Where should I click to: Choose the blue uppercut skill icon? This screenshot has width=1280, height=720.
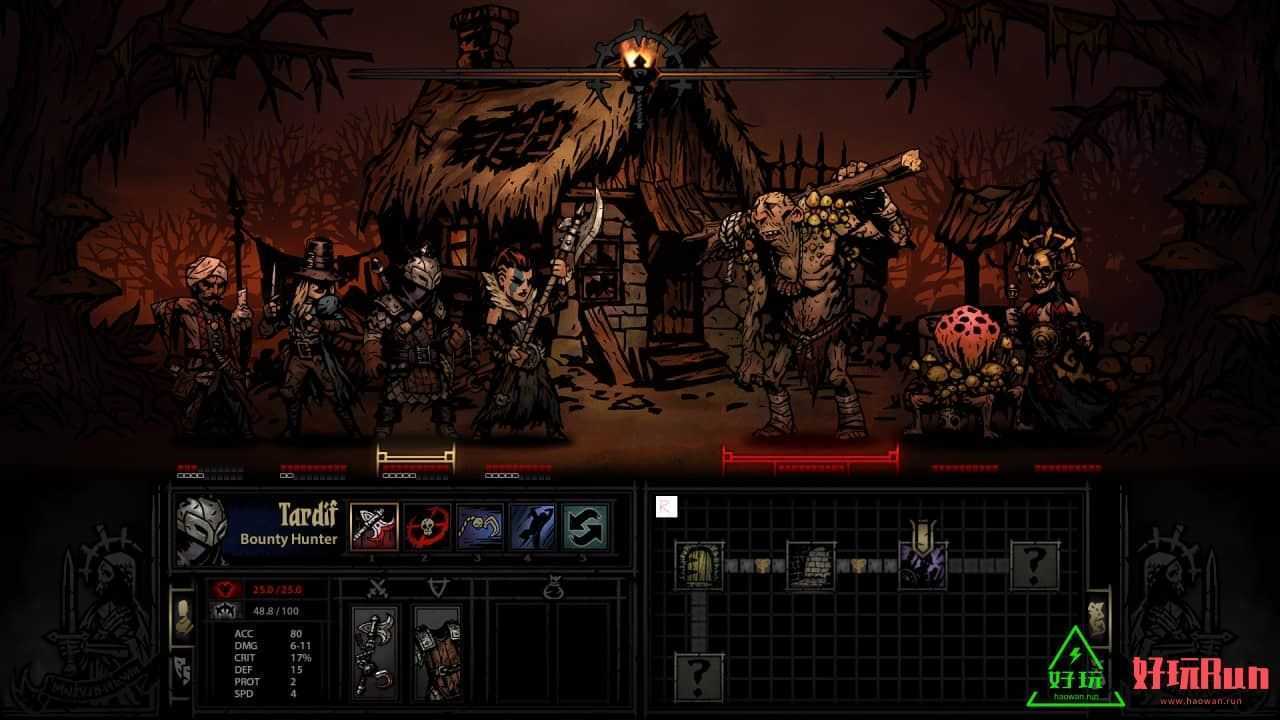coord(533,527)
